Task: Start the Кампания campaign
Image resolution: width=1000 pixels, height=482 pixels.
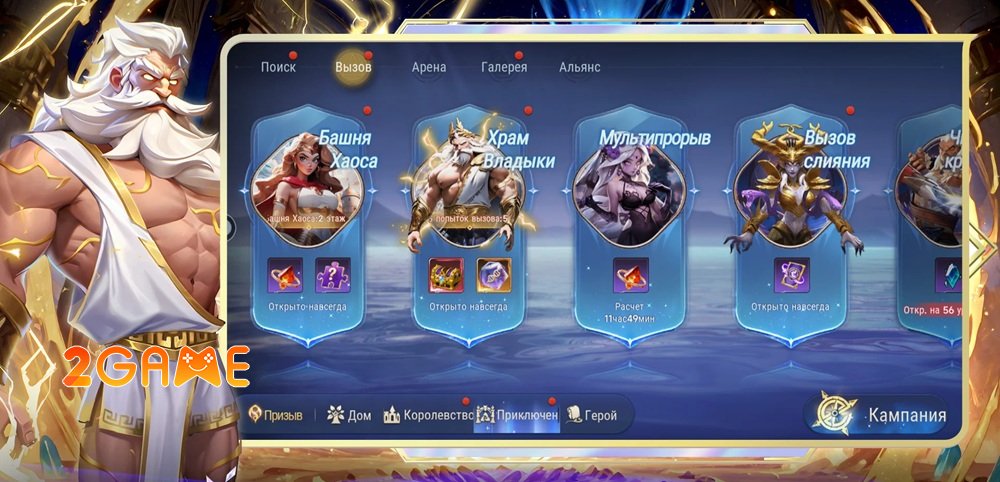Action: point(880,415)
